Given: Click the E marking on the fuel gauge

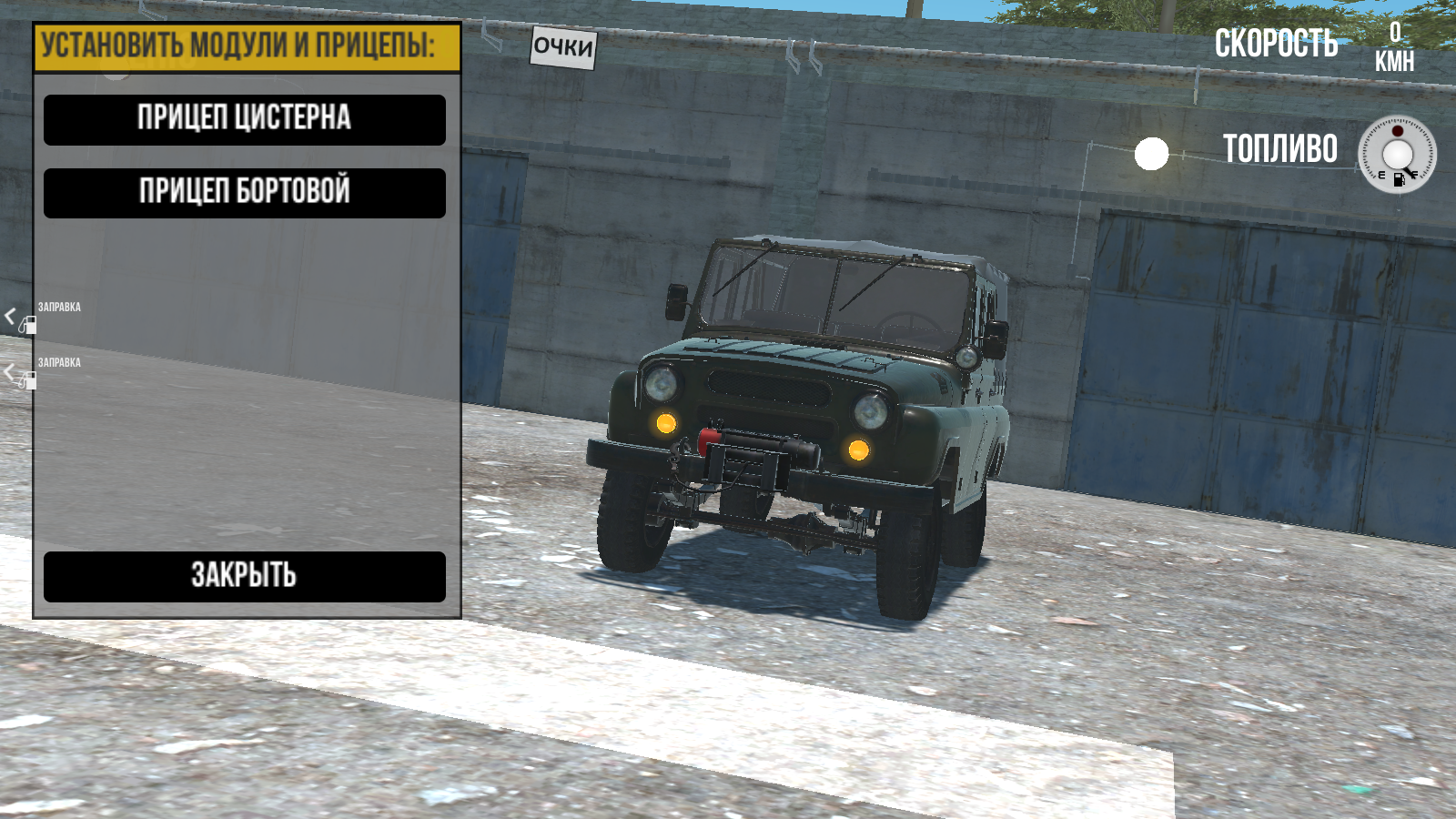Looking at the screenshot, I should [x=1381, y=175].
